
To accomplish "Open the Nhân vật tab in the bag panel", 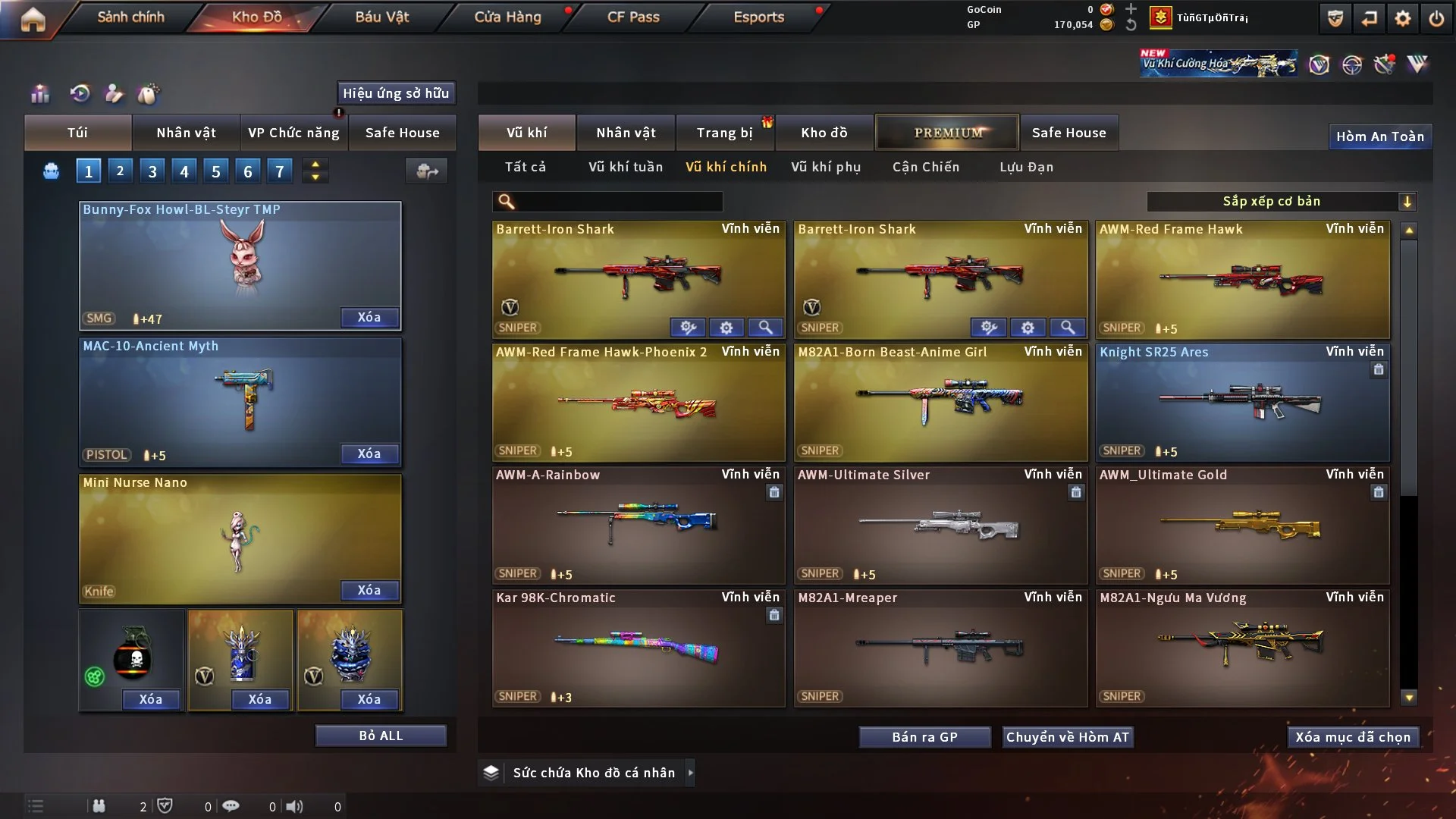I will tap(186, 133).
